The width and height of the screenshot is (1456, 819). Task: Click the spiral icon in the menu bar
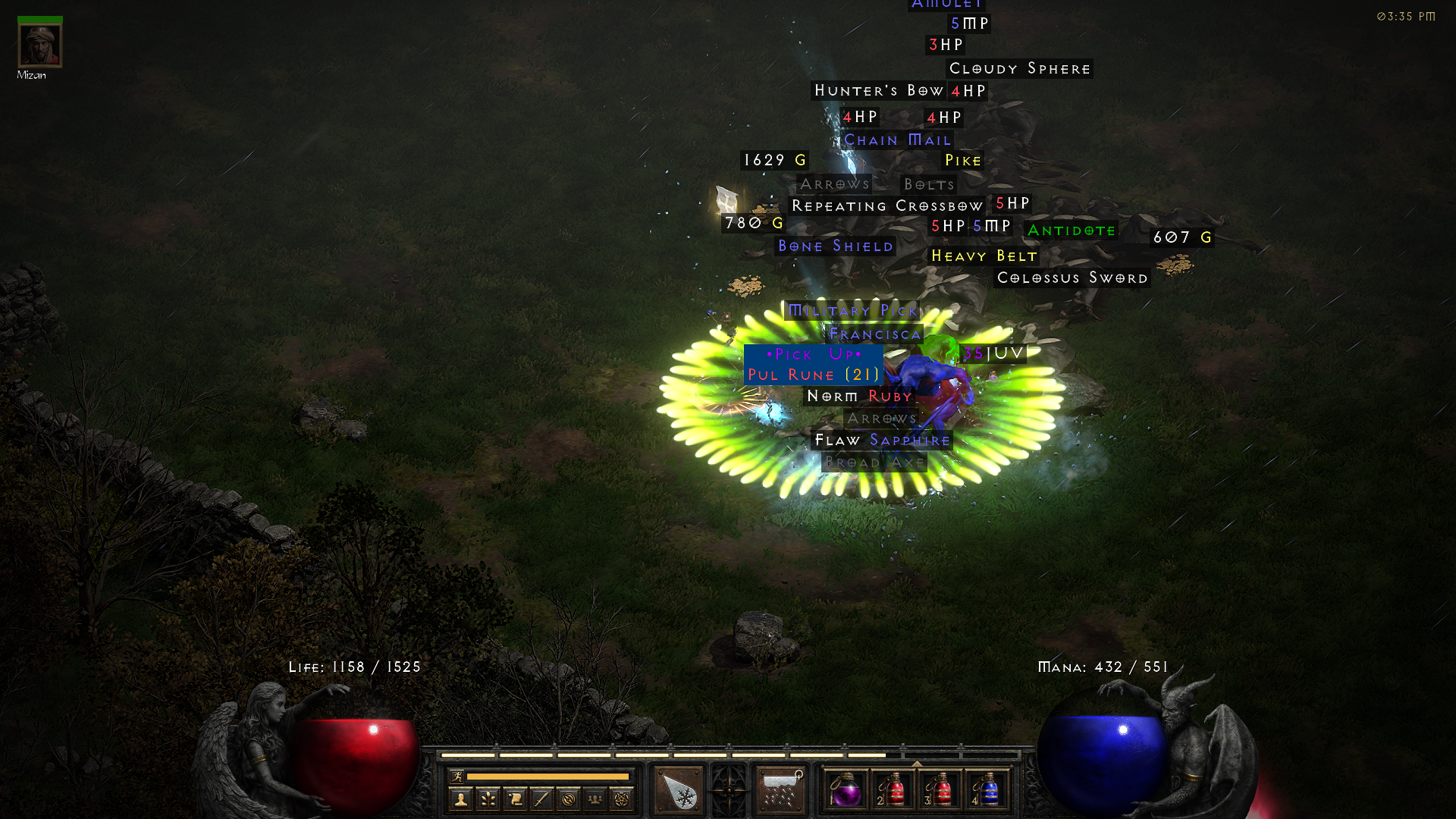coord(570,799)
